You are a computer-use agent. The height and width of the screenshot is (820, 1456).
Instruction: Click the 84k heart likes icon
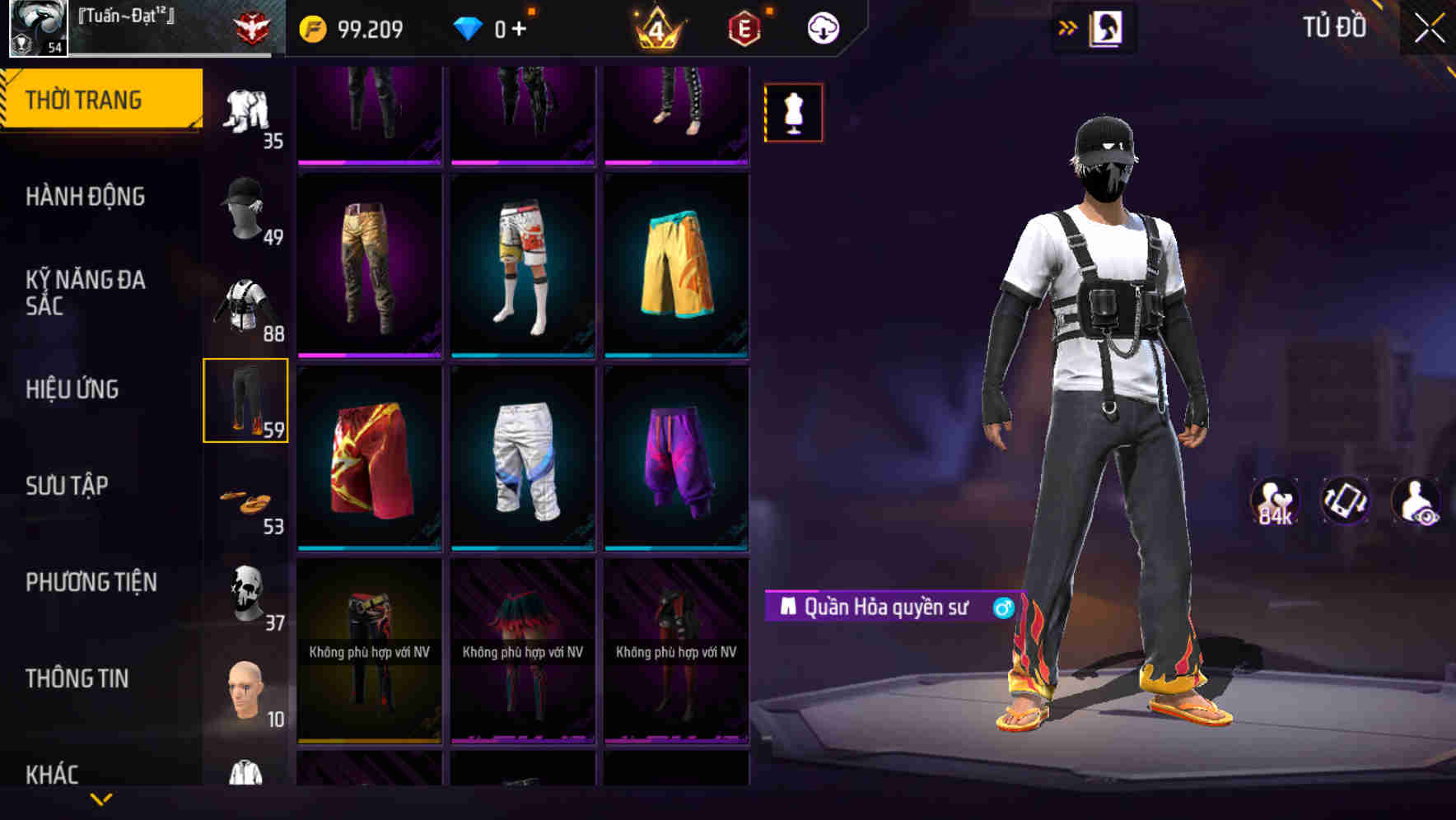tap(1276, 503)
